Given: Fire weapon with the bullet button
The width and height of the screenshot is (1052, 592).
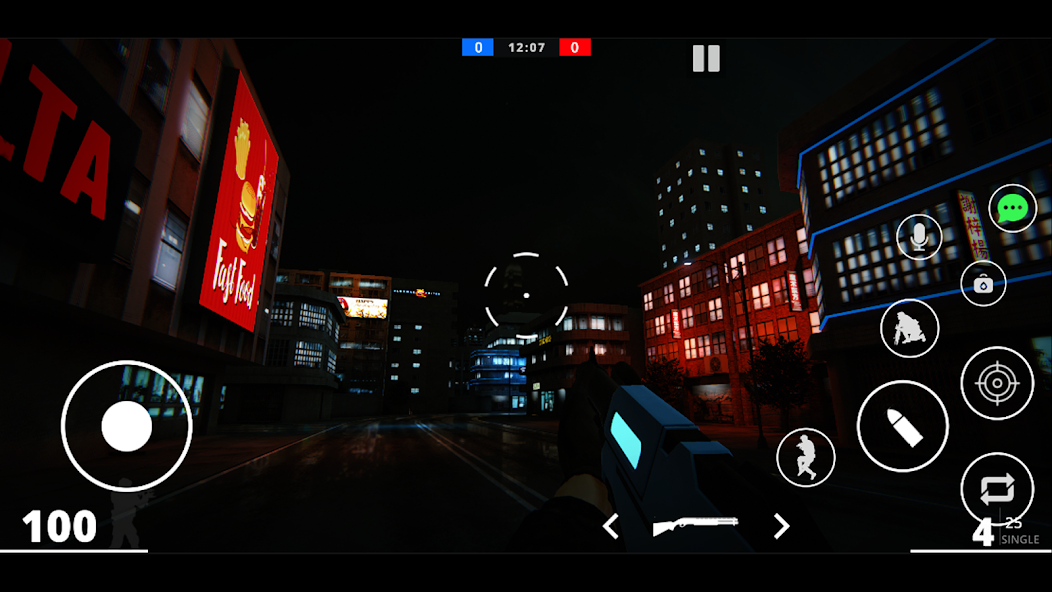Looking at the screenshot, I should [902, 425].
